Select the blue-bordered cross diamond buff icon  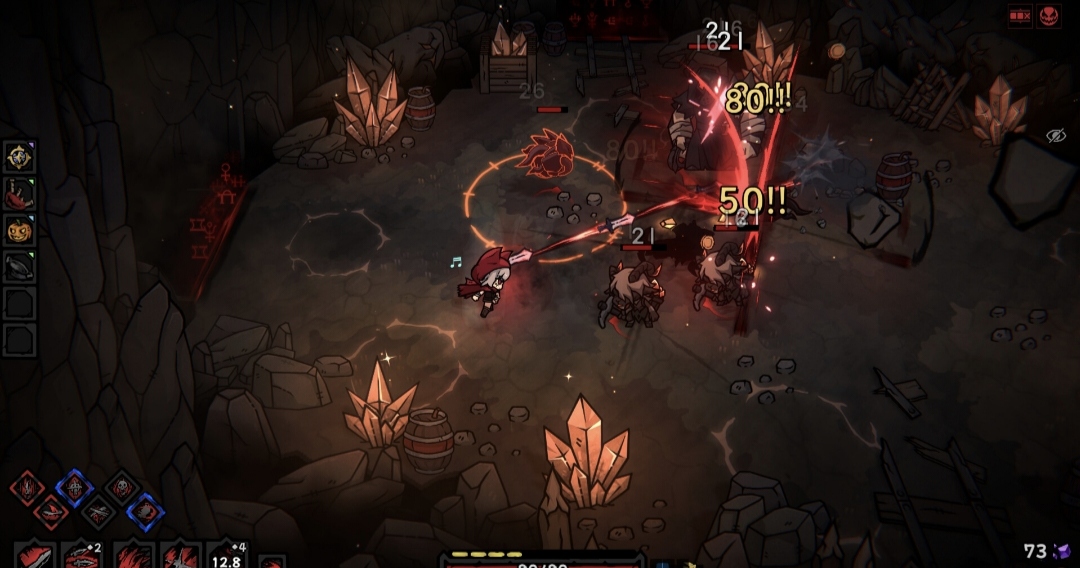click(74, 487)
